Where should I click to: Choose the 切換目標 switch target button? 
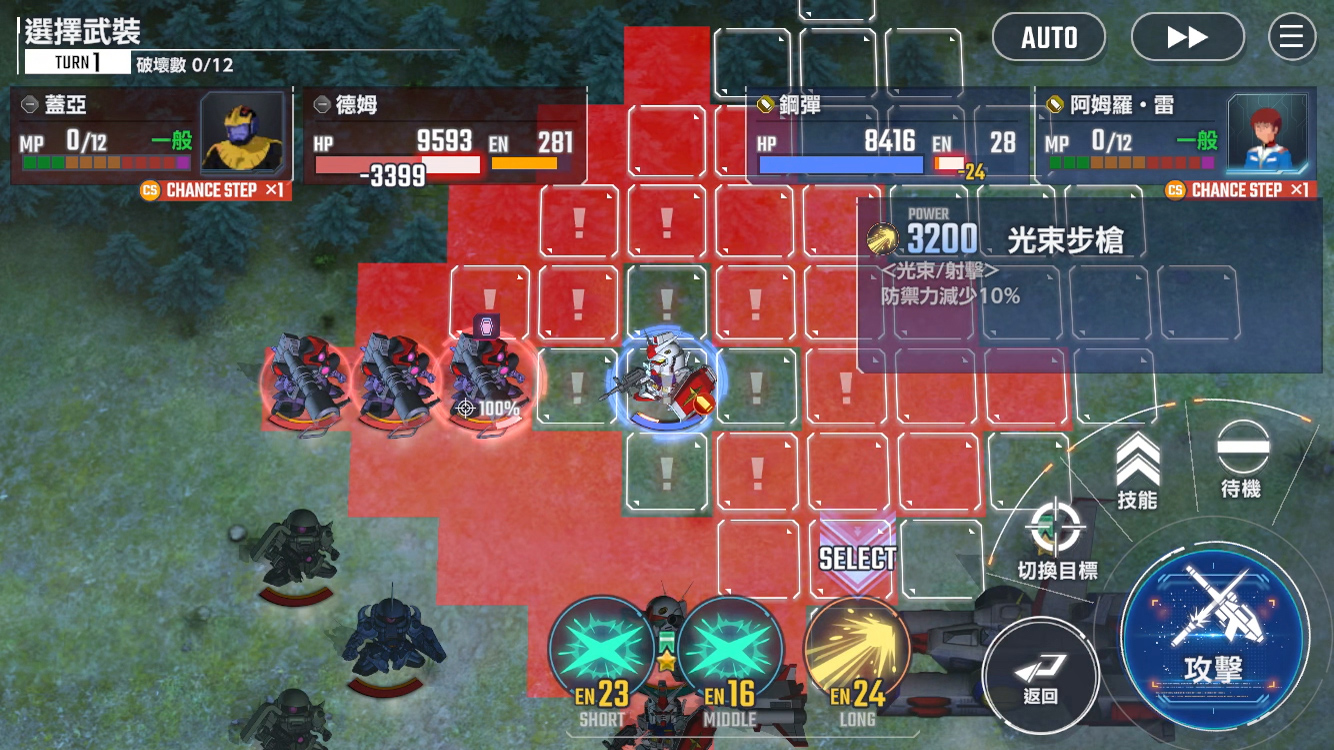[1057, 540]
